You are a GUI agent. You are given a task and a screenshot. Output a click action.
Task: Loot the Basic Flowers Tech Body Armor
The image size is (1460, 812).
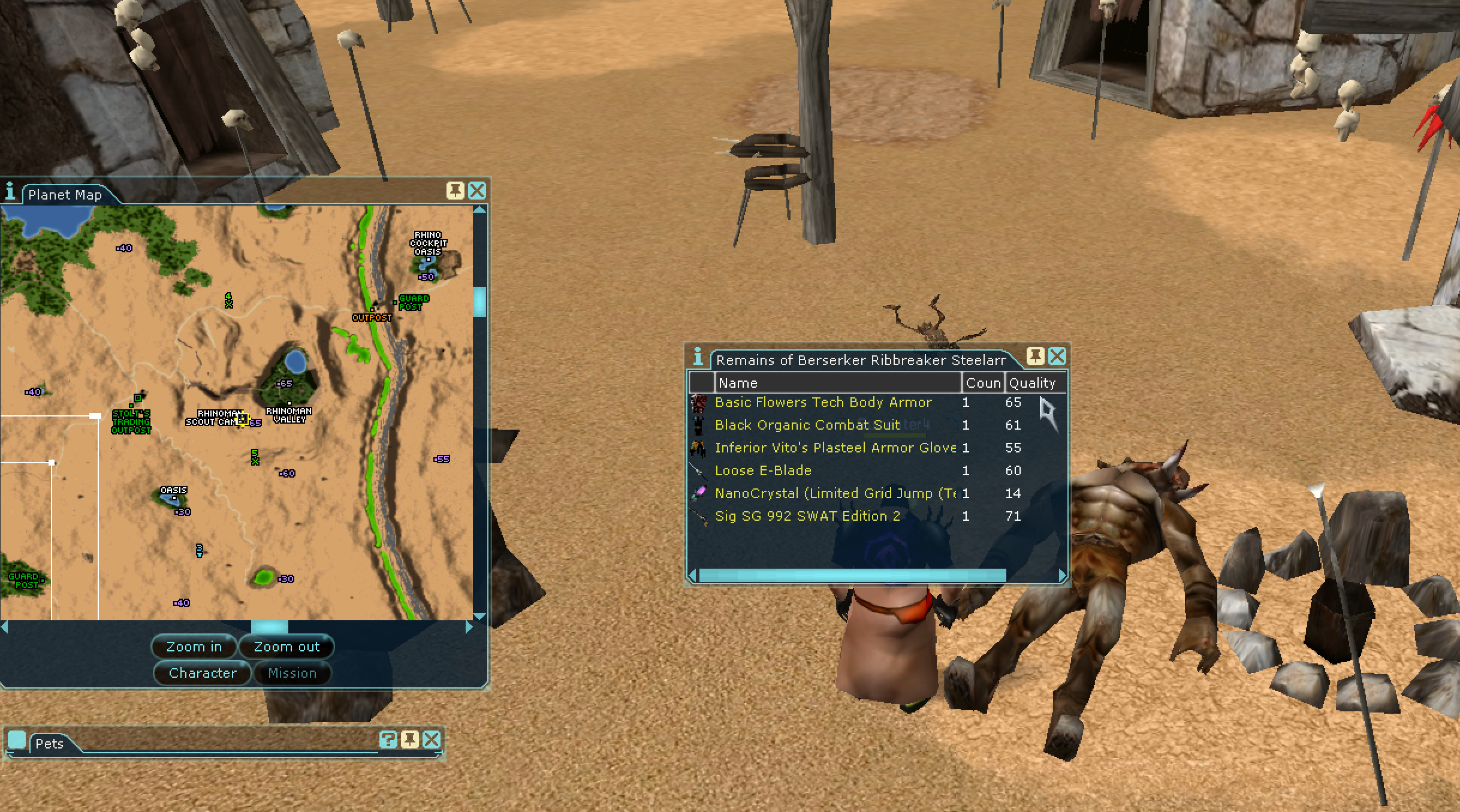click(x=823, y=402)
